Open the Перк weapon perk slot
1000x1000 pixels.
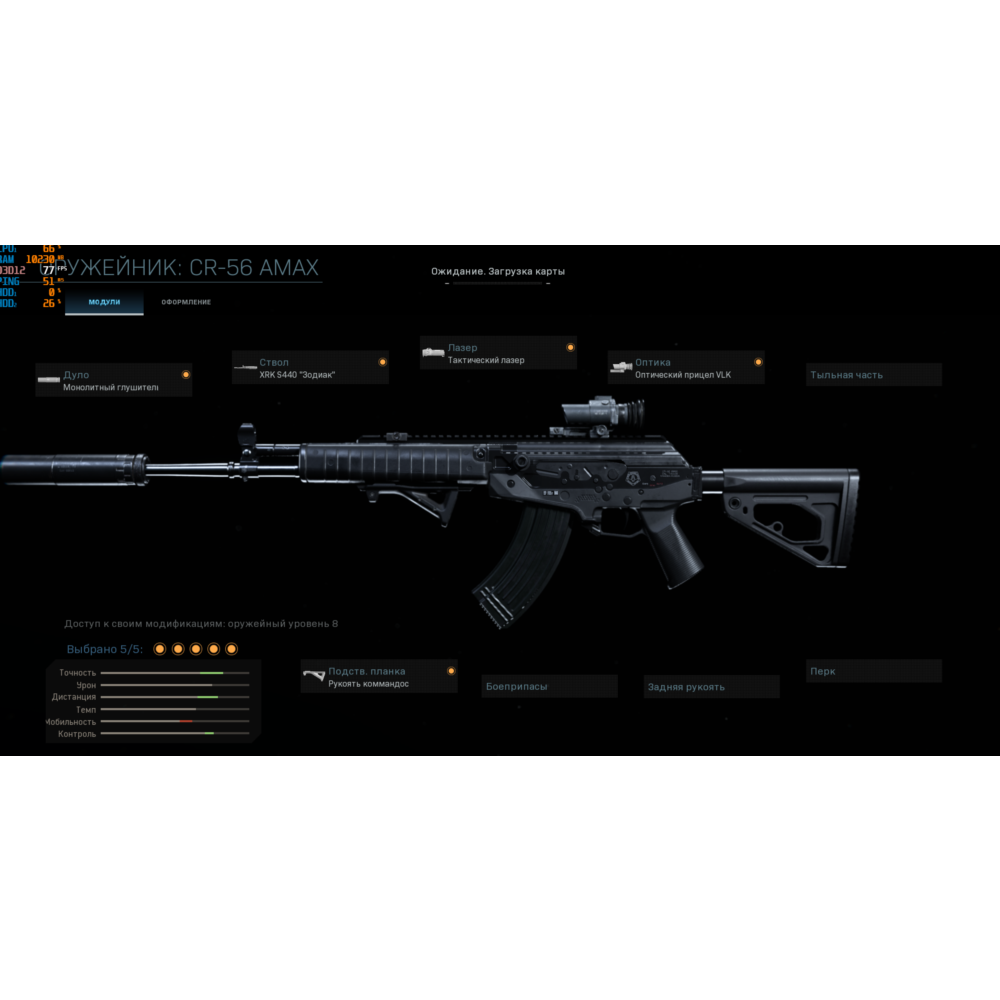[874, 671]
